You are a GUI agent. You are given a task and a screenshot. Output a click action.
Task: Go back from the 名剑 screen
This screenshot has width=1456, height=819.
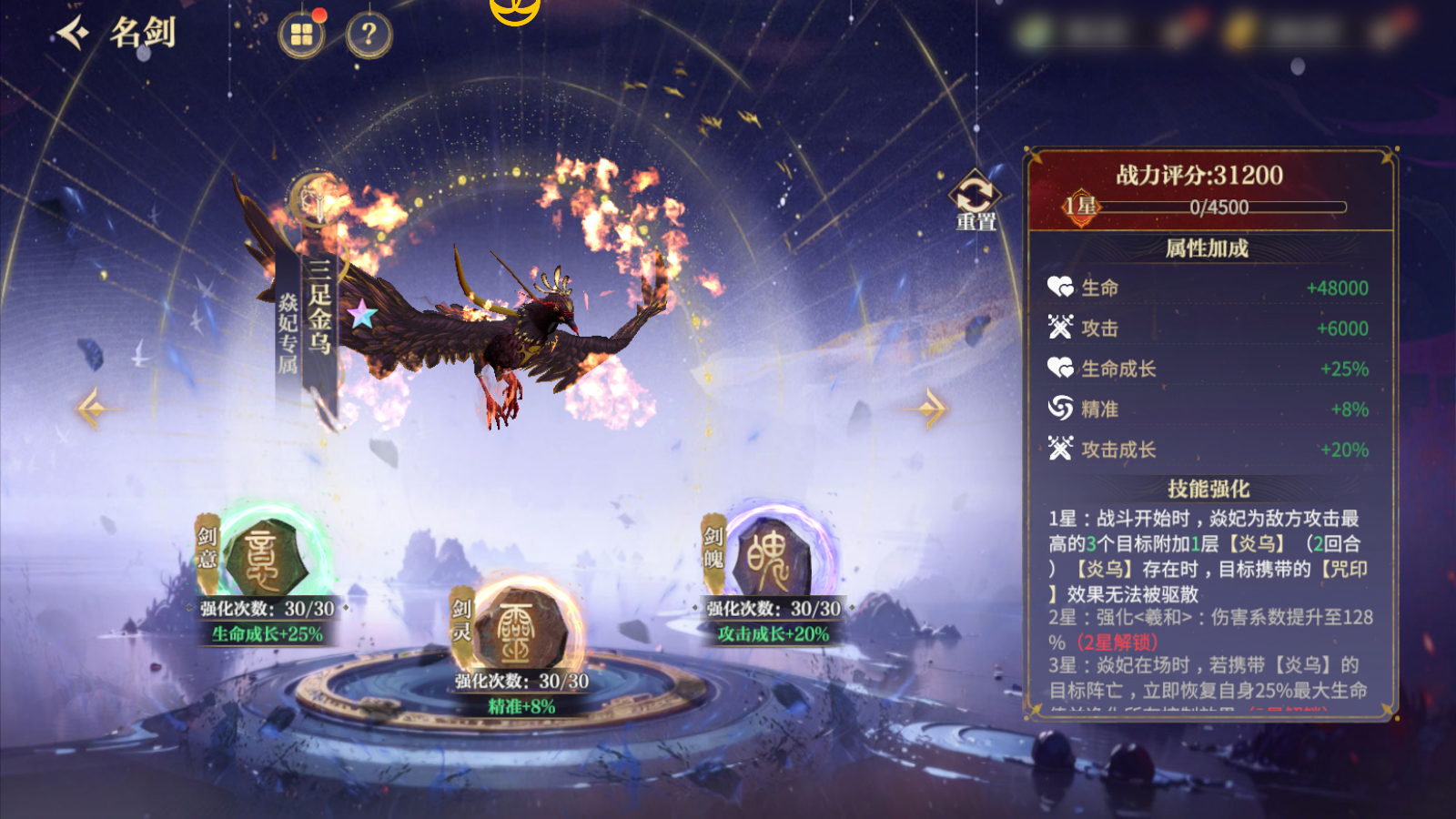73,34
